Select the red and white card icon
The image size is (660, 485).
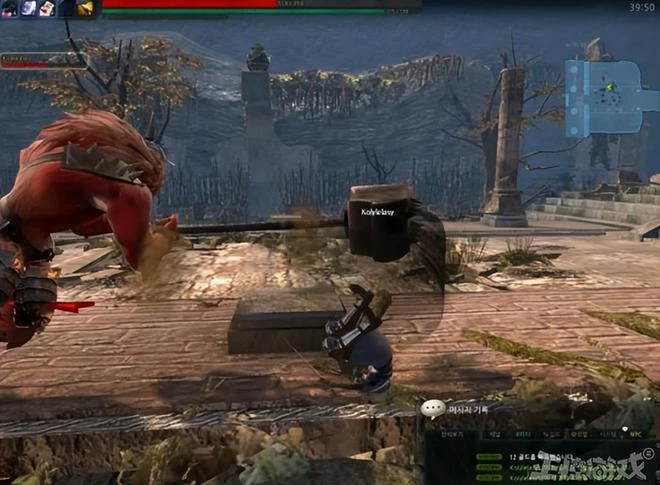[47, 8]
